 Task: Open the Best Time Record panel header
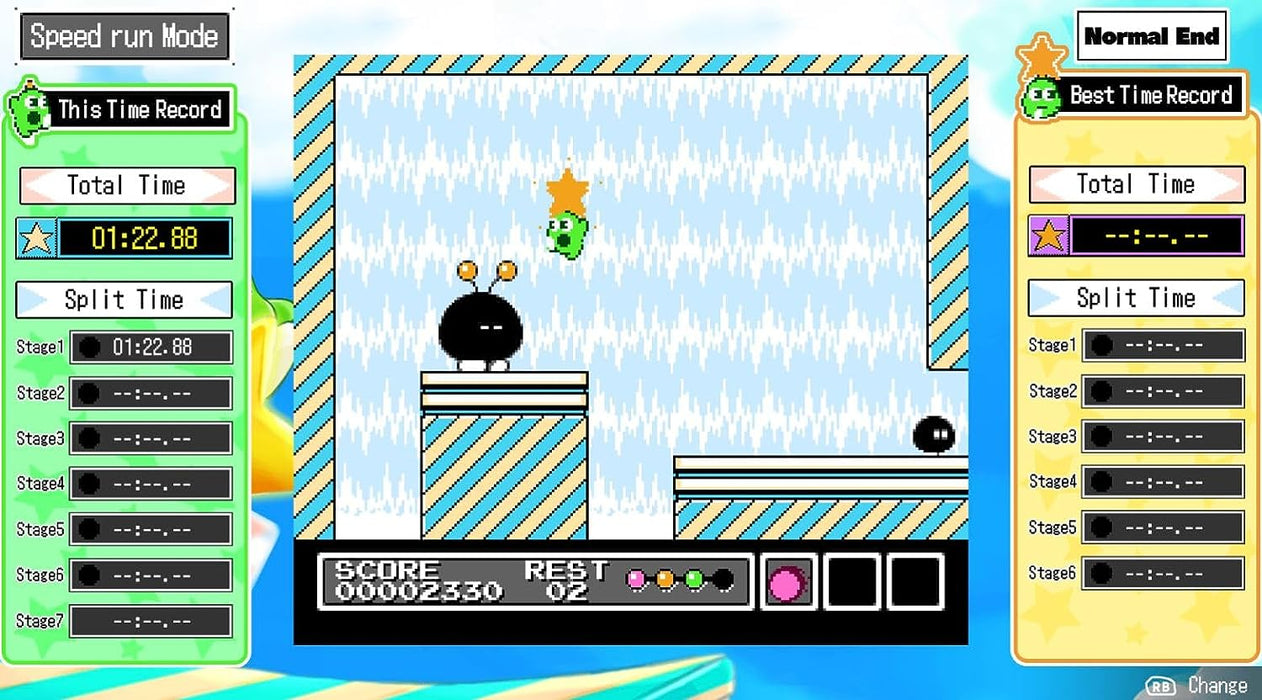(1150, 96)
